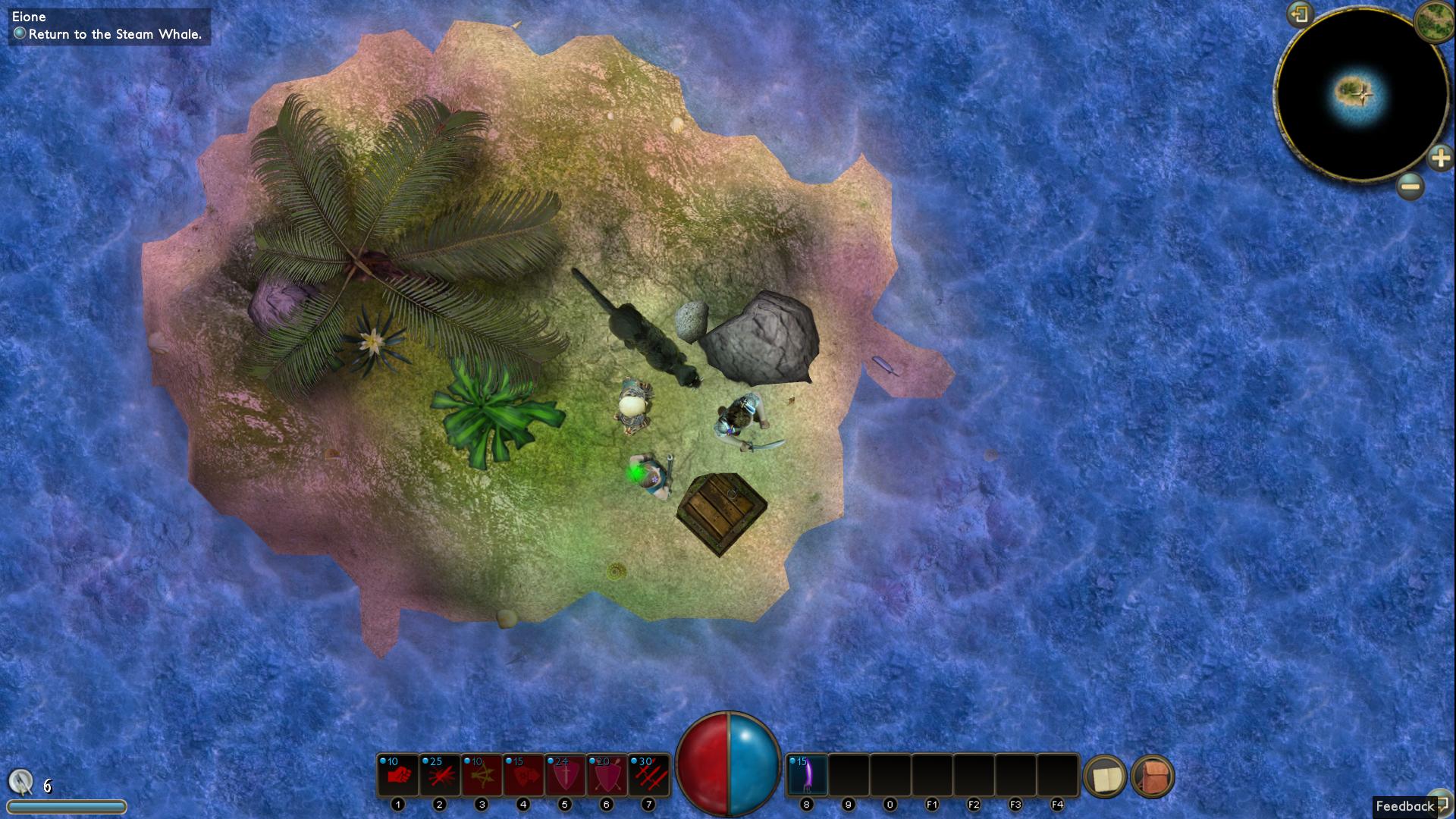1456x819 pixels.
Task: Select the crossbow ability in slot 3
Action: point(482,775)
